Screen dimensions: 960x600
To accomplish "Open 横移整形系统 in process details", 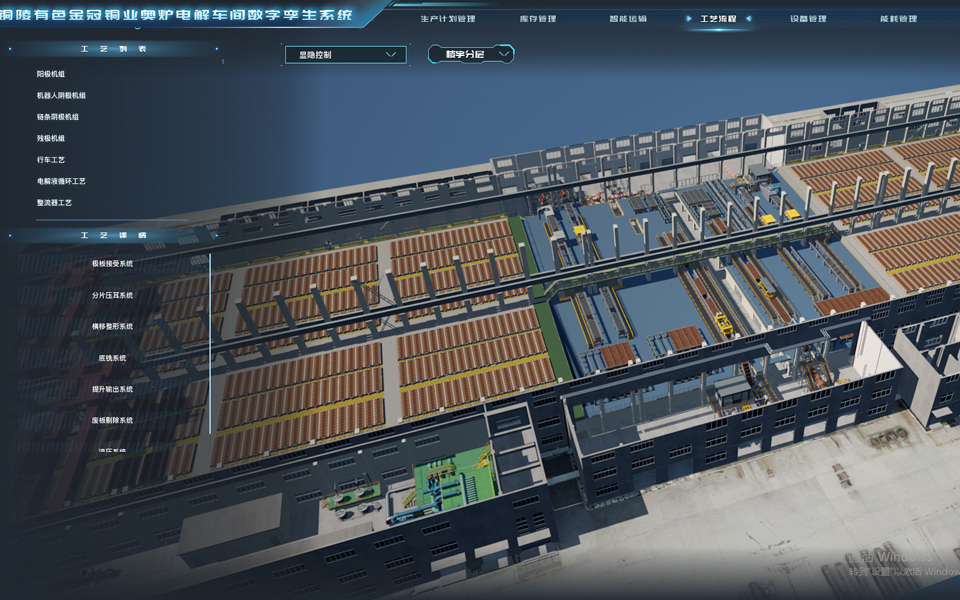I will coord(112,327).
